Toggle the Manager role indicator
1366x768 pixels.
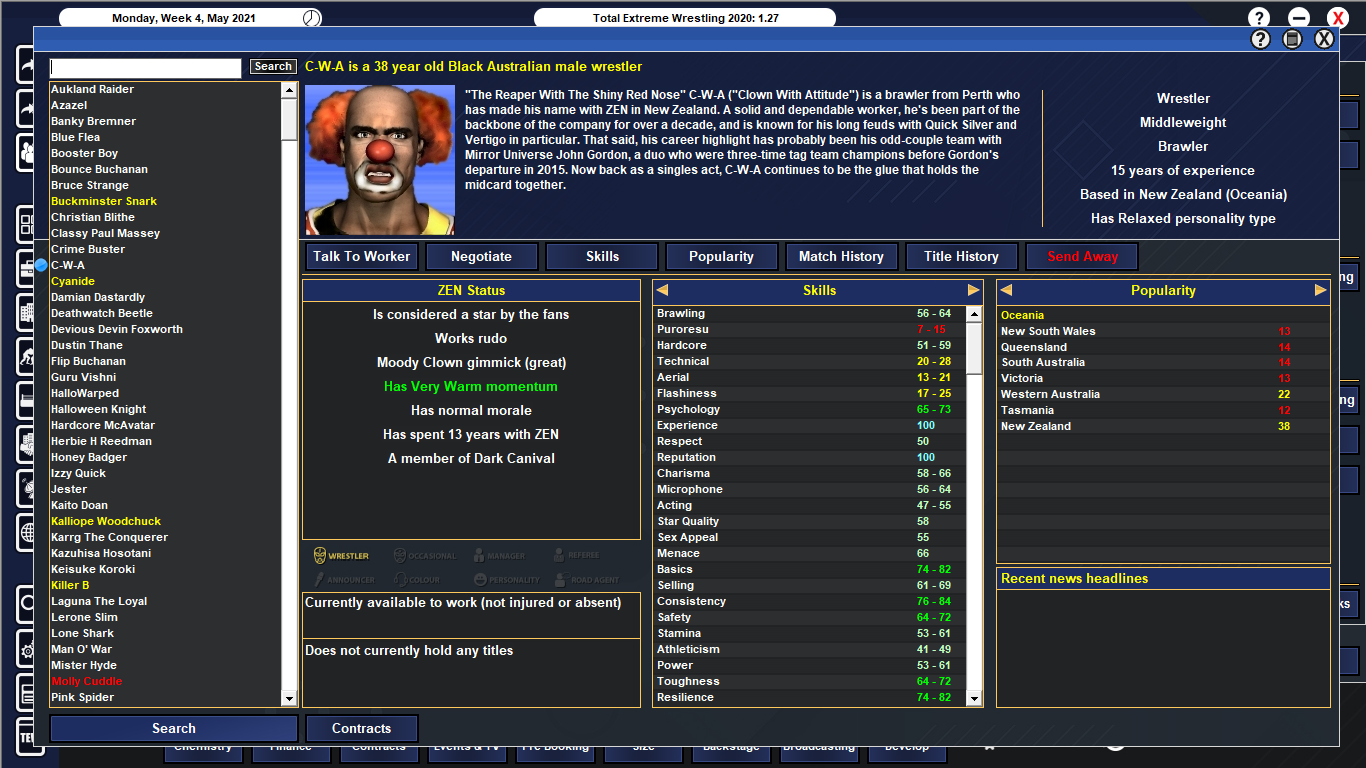(480, 555)
